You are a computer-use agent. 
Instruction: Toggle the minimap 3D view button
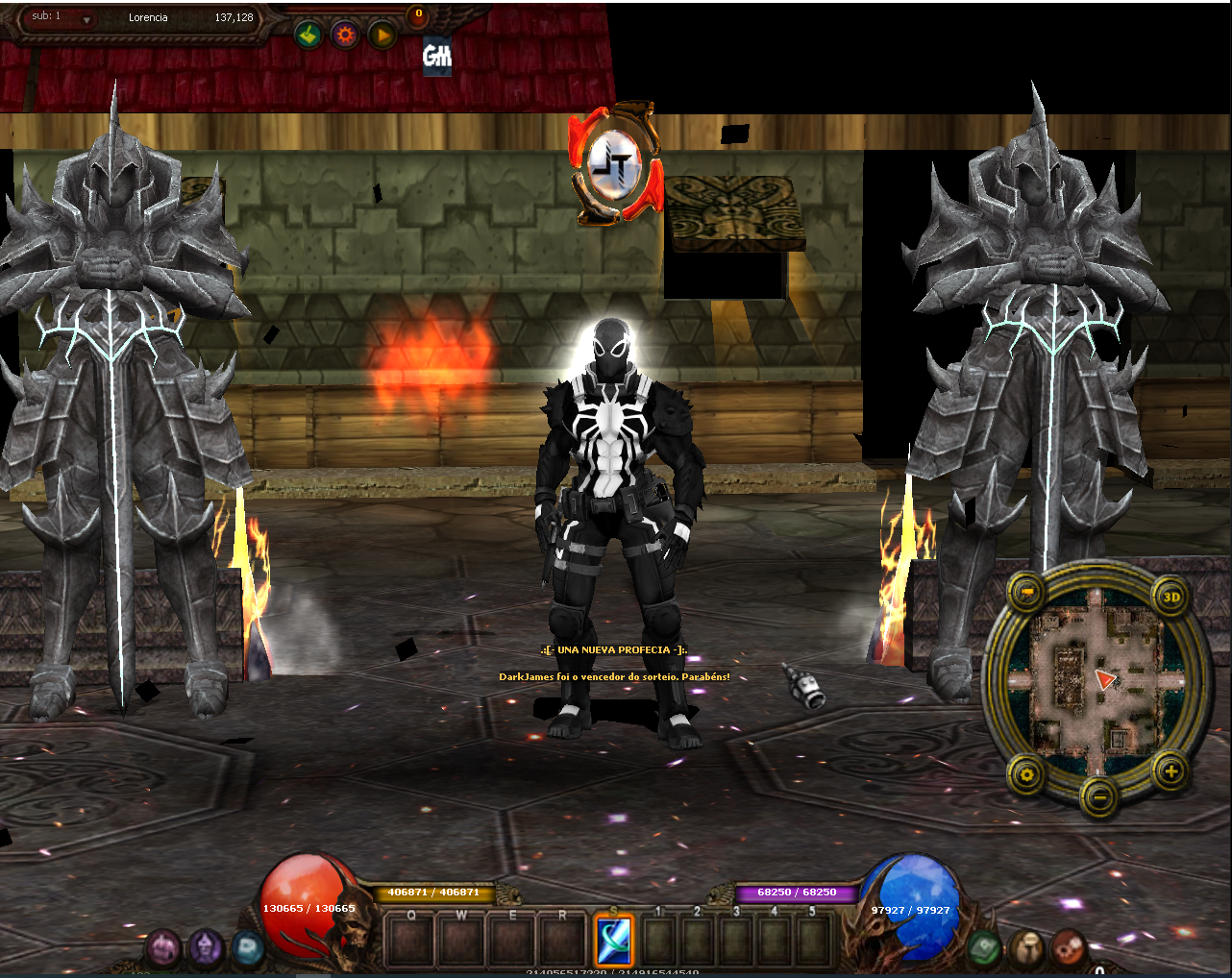click(1170, 597)
